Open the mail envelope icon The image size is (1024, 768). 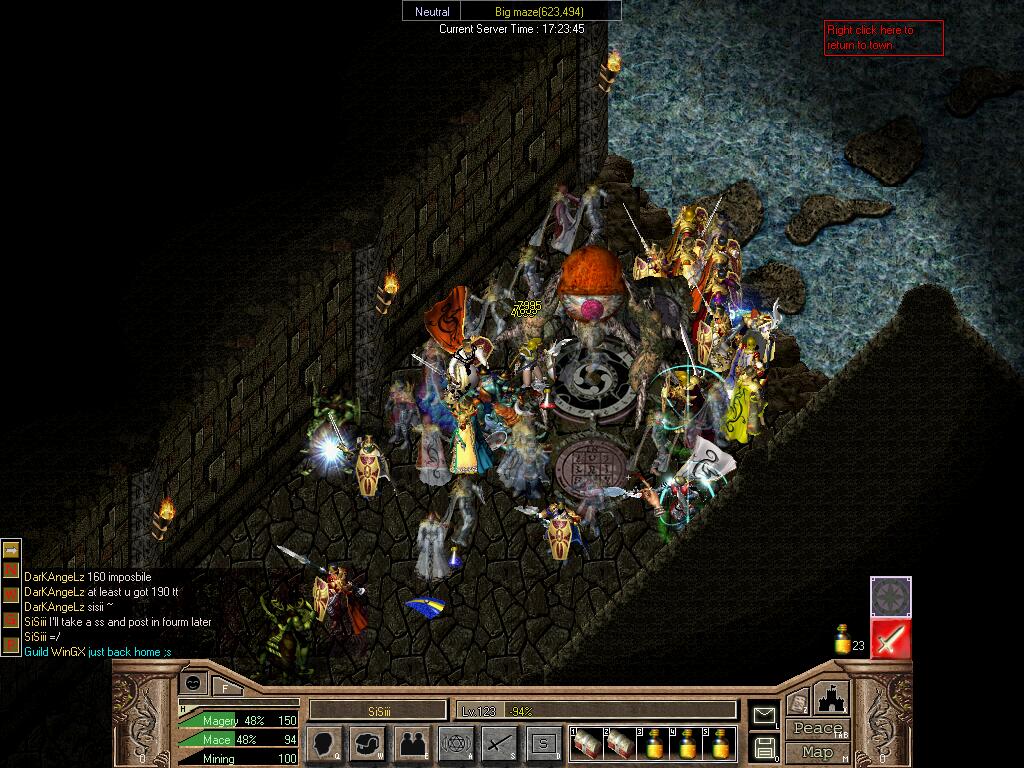[764, 715]
